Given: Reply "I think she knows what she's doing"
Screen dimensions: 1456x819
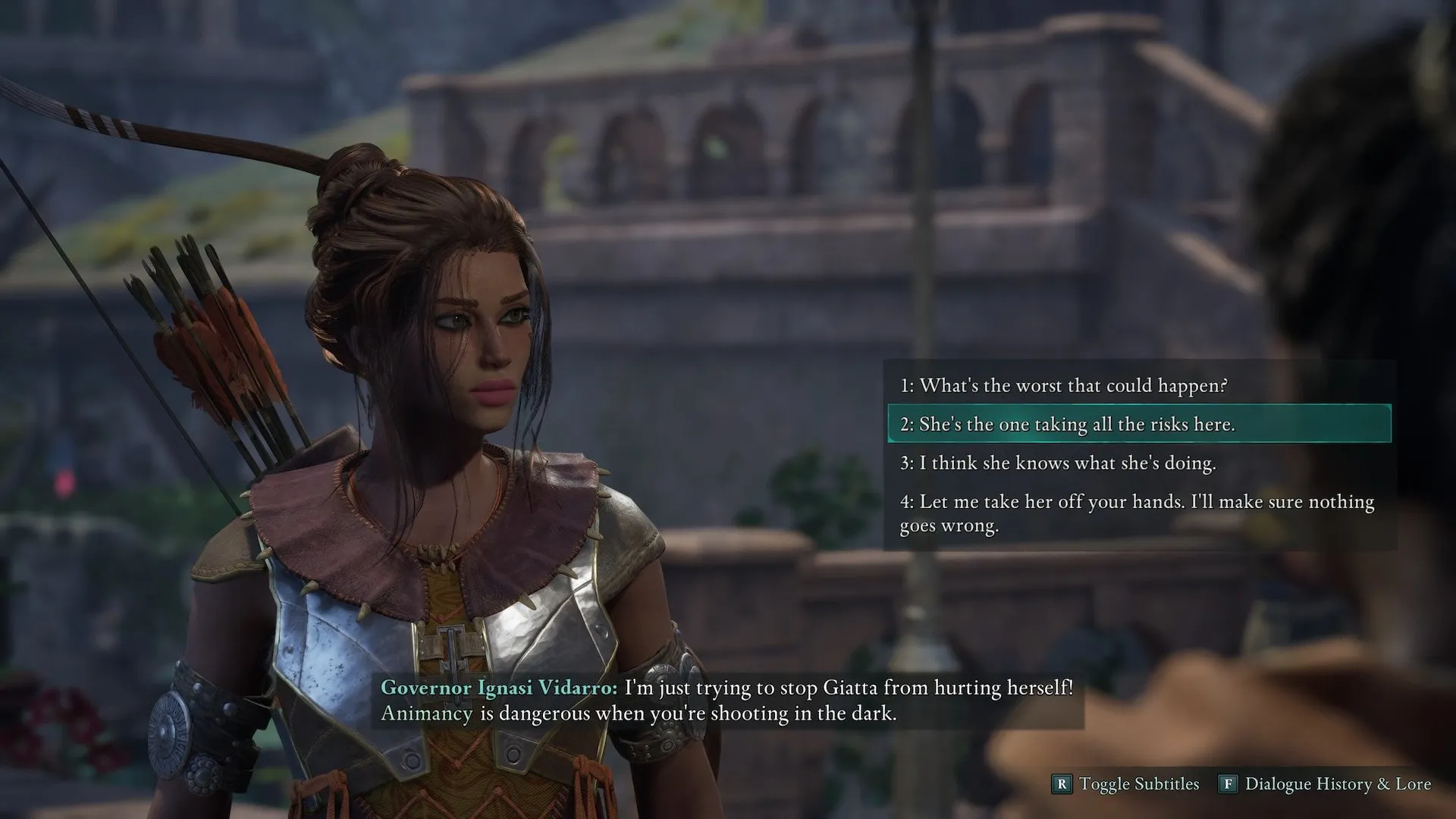Looking at the screenshot, I should coord(1058,463).
